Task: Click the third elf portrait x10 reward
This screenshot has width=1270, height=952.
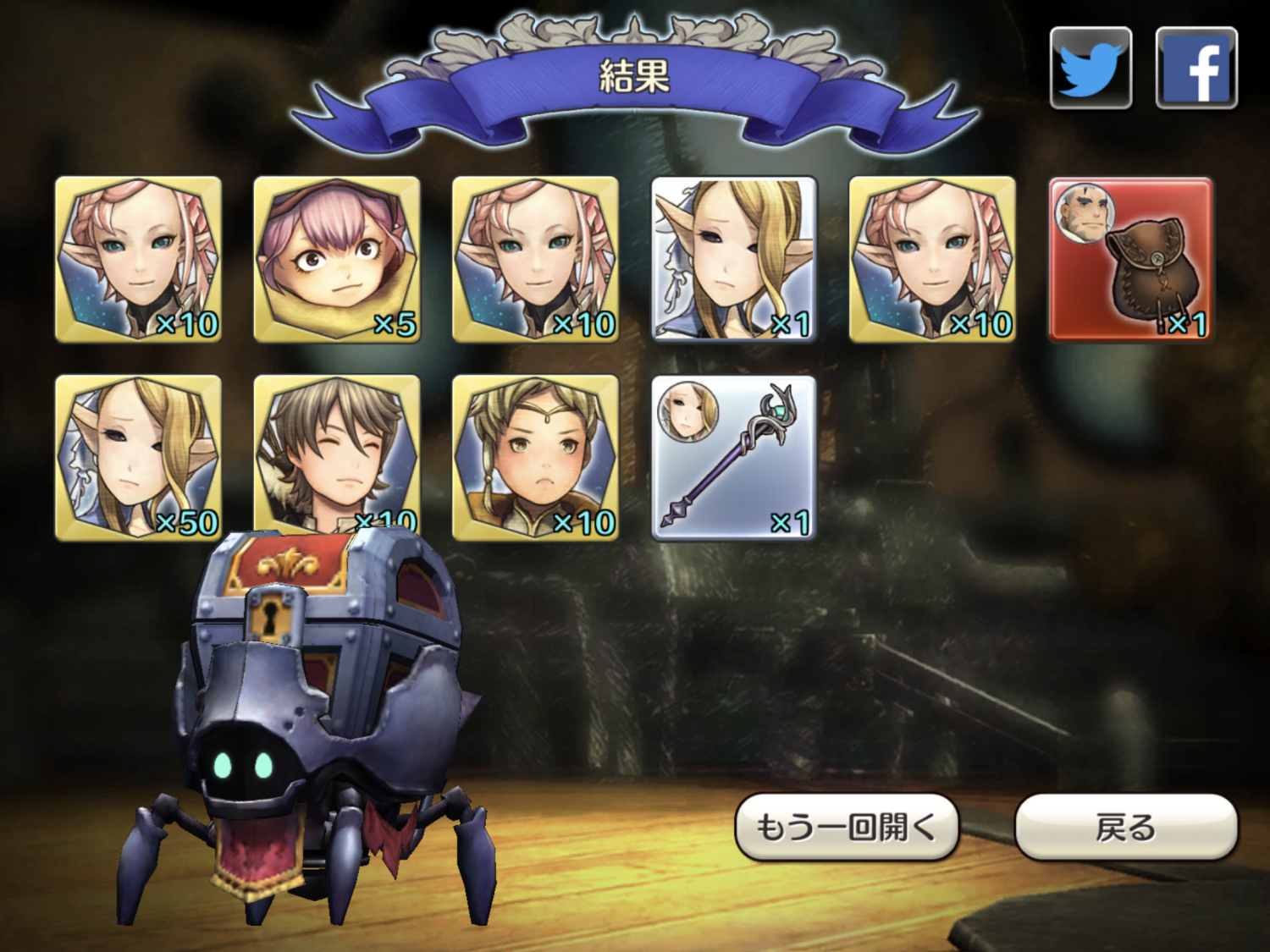Action: pos(535,258)
